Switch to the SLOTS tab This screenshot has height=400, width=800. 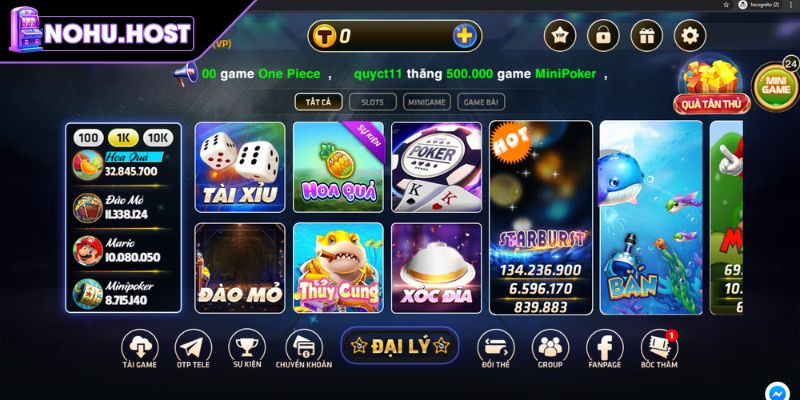pos(372,101)
